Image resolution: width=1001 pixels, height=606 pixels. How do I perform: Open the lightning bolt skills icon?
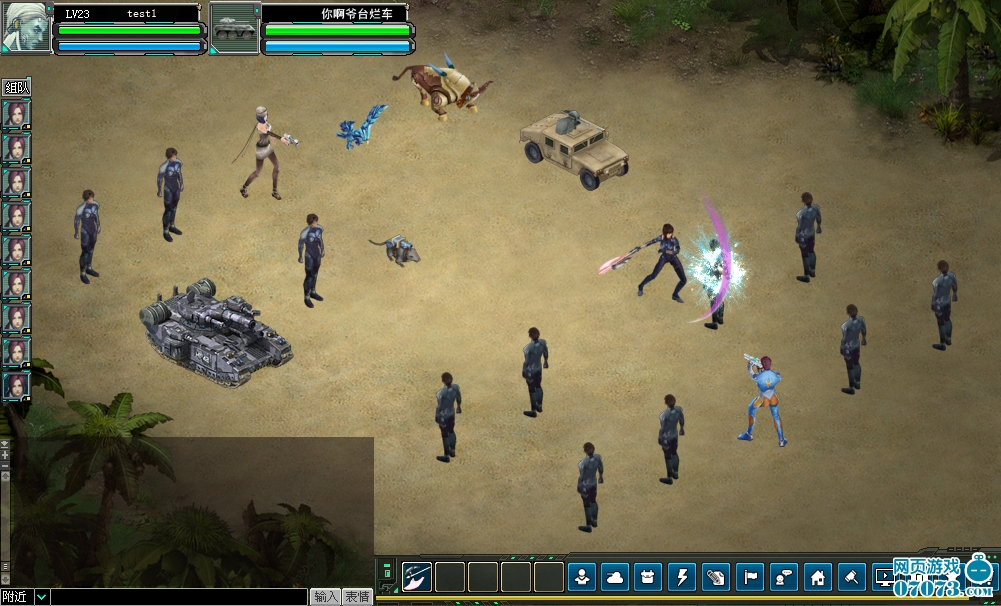coord(683,577)
